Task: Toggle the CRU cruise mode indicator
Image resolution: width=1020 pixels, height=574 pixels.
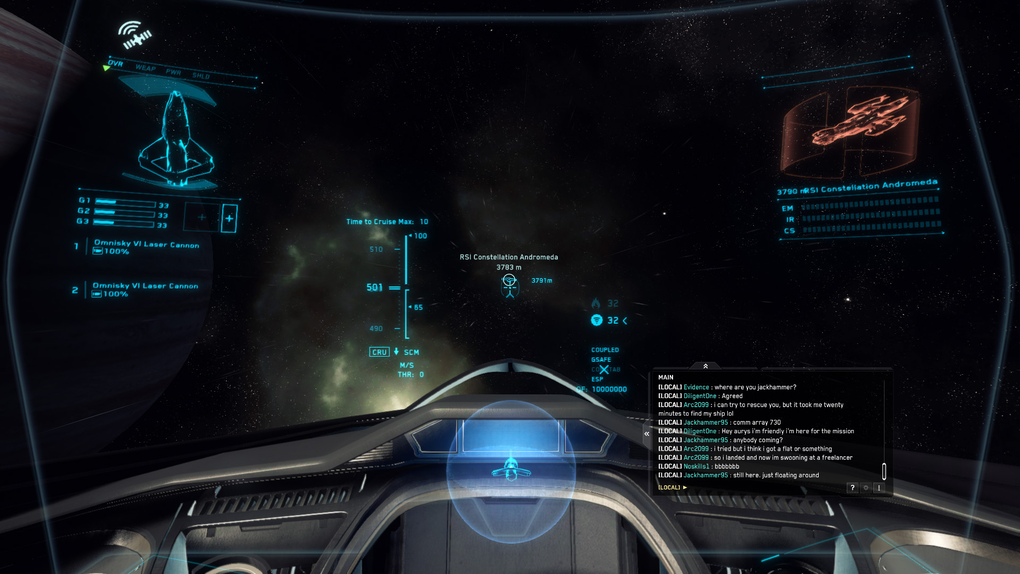Action: coord(379,352)
